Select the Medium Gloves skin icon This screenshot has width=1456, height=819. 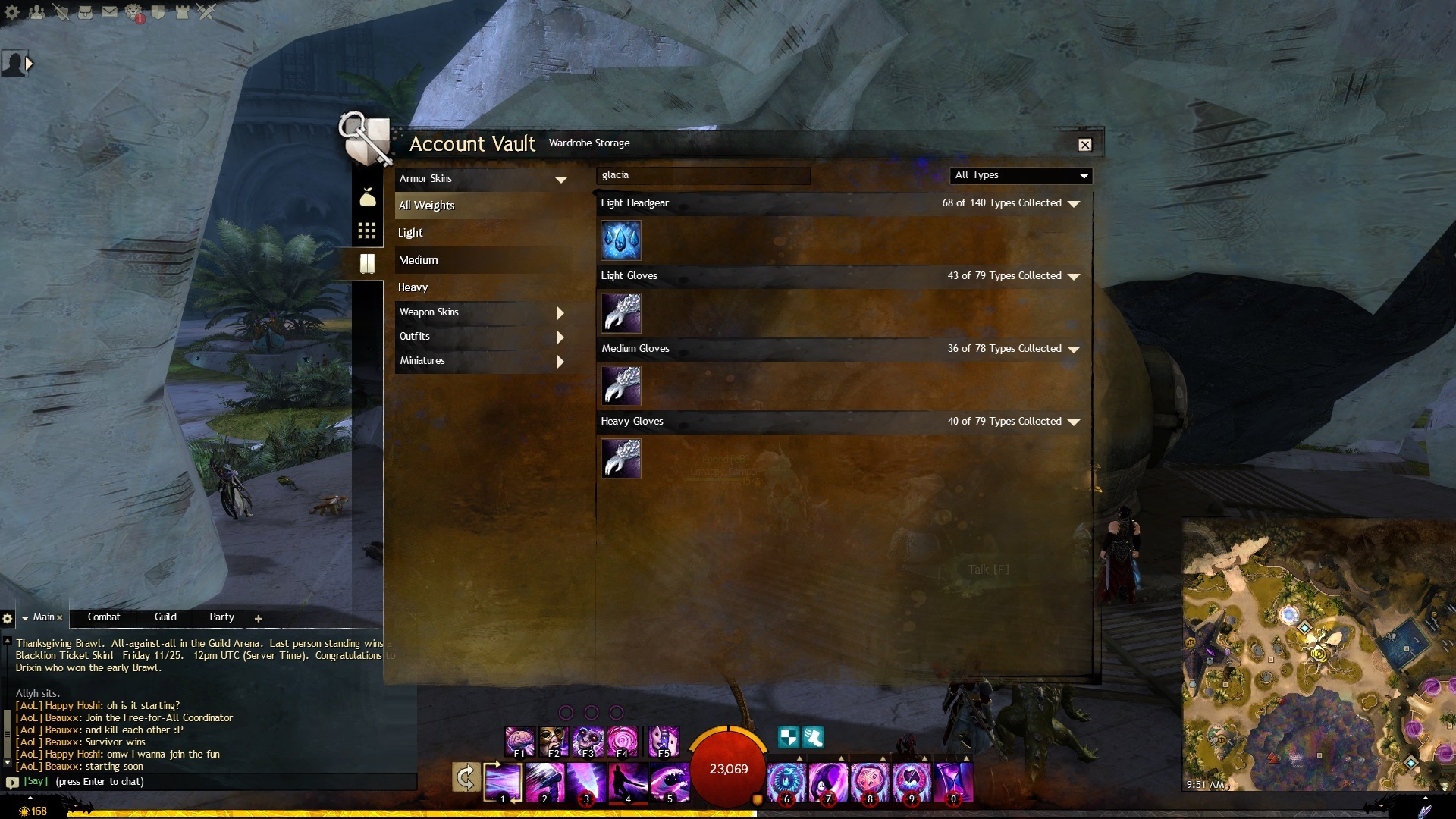pos(621,386)
